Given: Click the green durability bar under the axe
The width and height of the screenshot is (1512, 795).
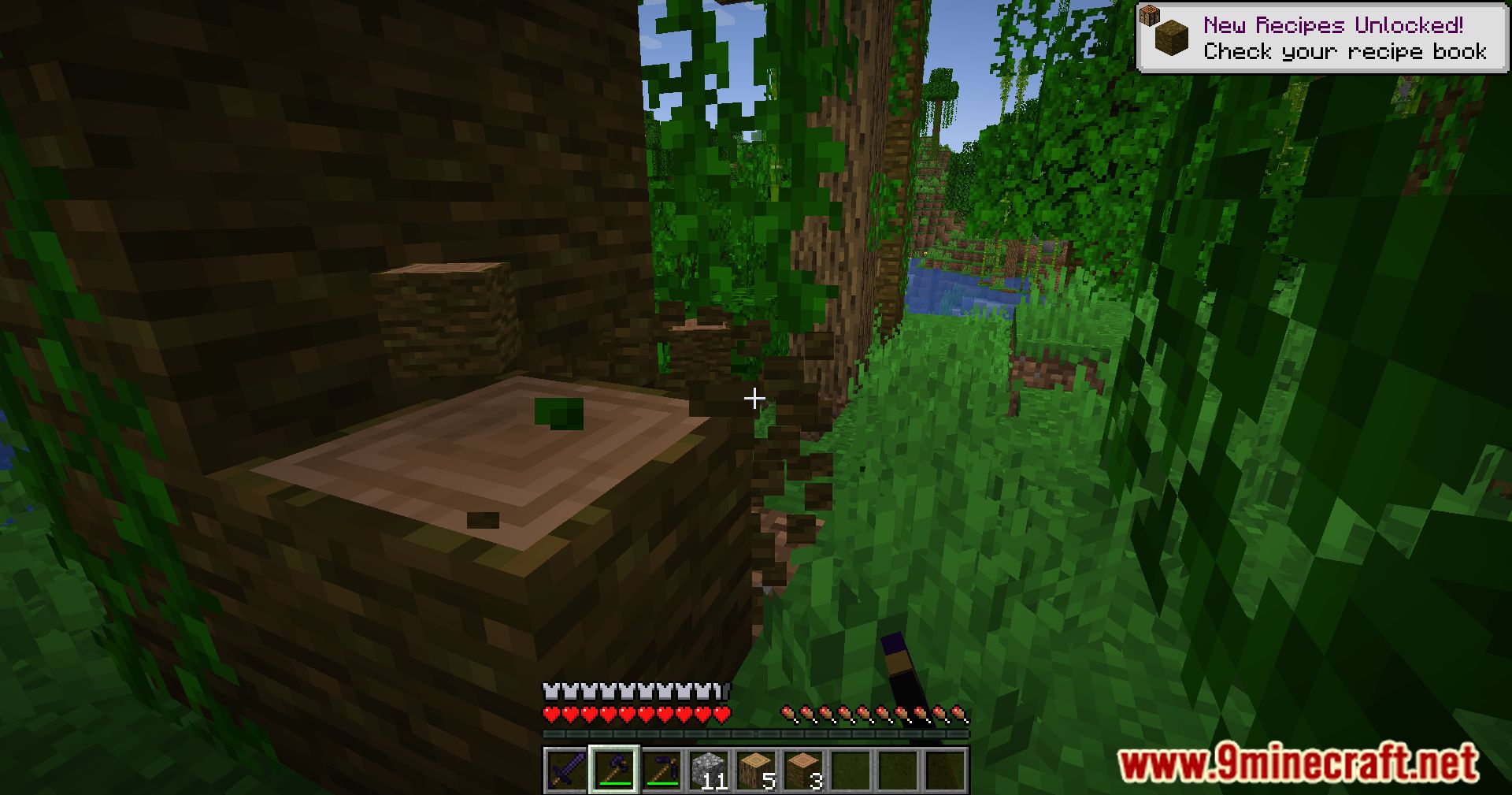Looking at the screenshot, I should [615, 783].
